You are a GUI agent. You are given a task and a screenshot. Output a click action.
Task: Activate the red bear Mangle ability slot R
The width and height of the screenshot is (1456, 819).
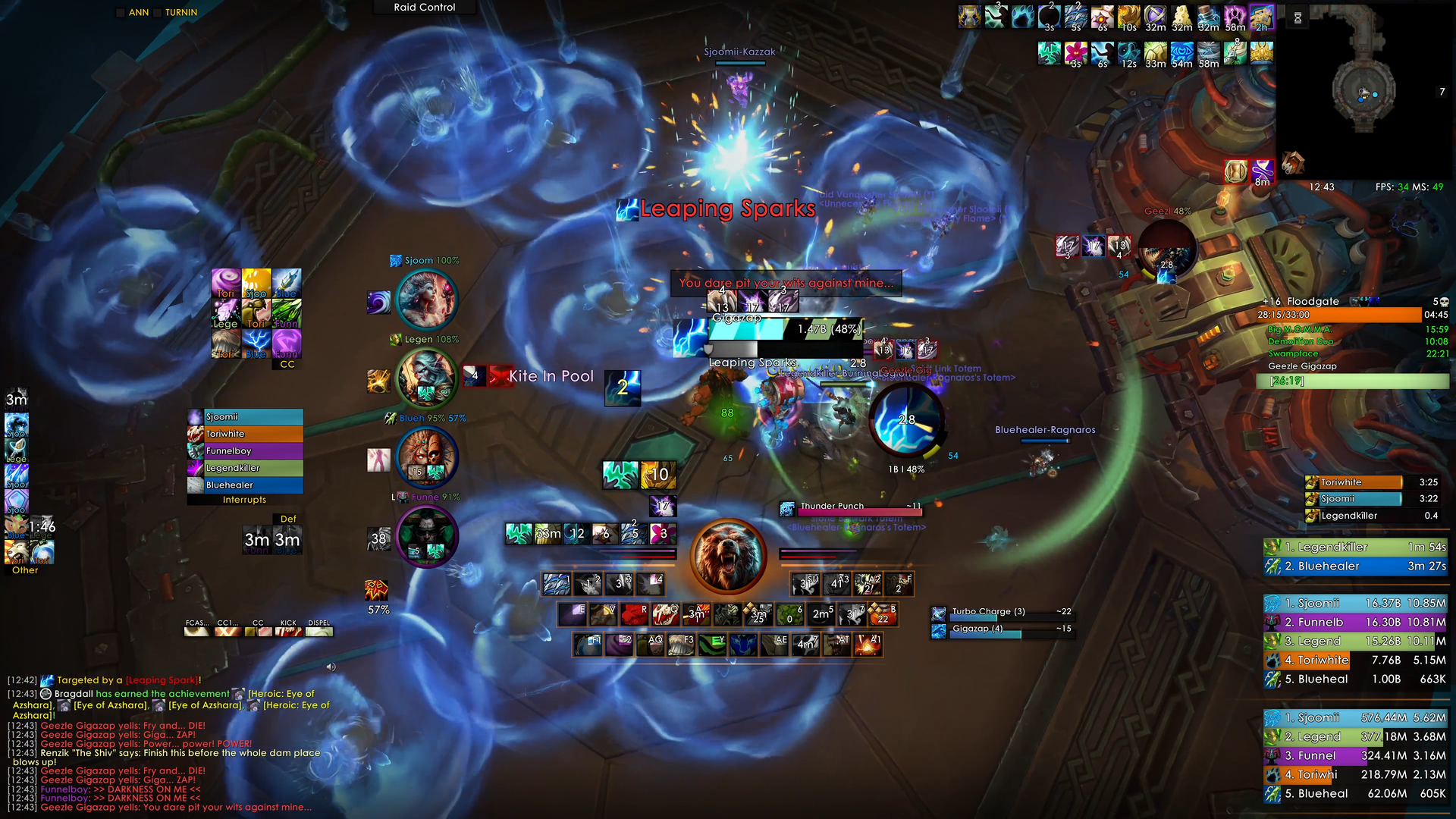635,614
